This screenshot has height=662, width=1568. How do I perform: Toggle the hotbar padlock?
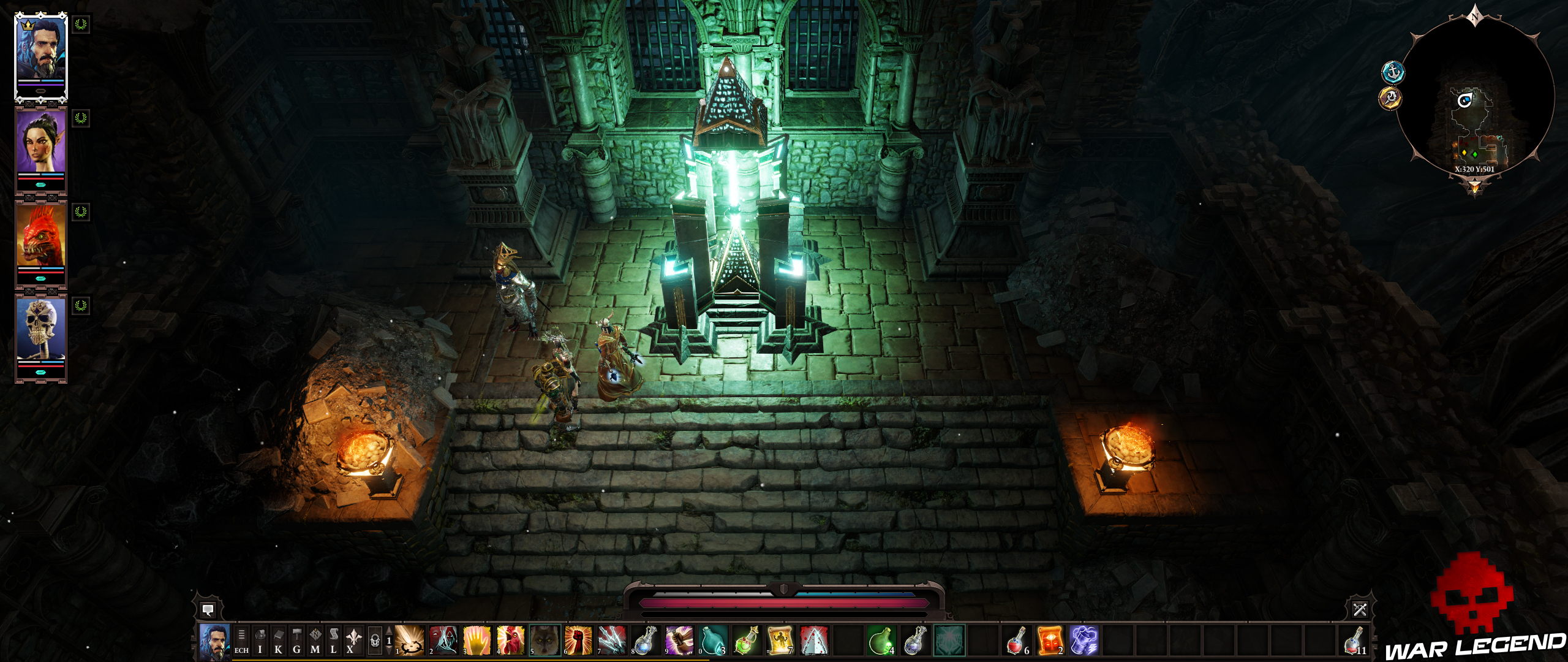(375, 641)
